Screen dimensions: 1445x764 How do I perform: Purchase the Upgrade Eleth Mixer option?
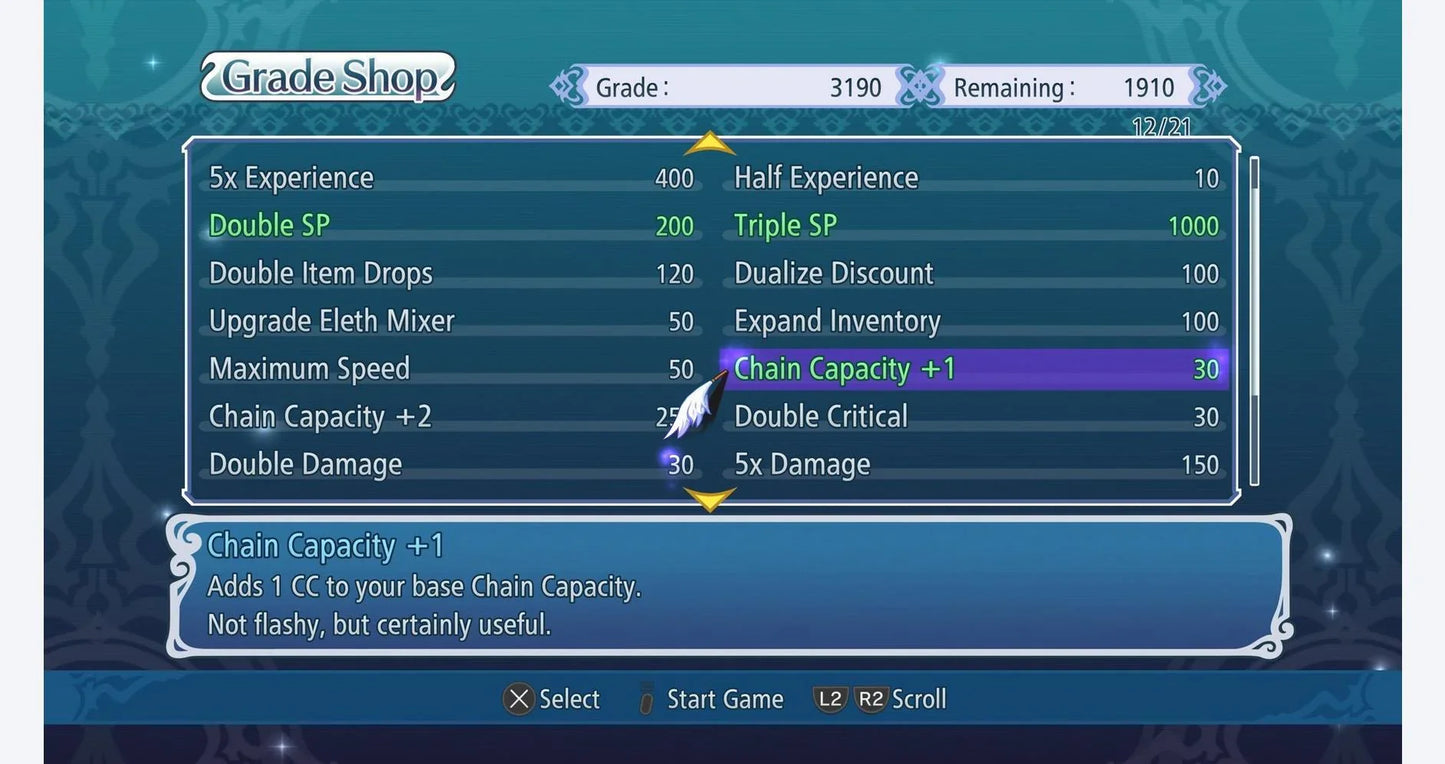tap(332, 321)
